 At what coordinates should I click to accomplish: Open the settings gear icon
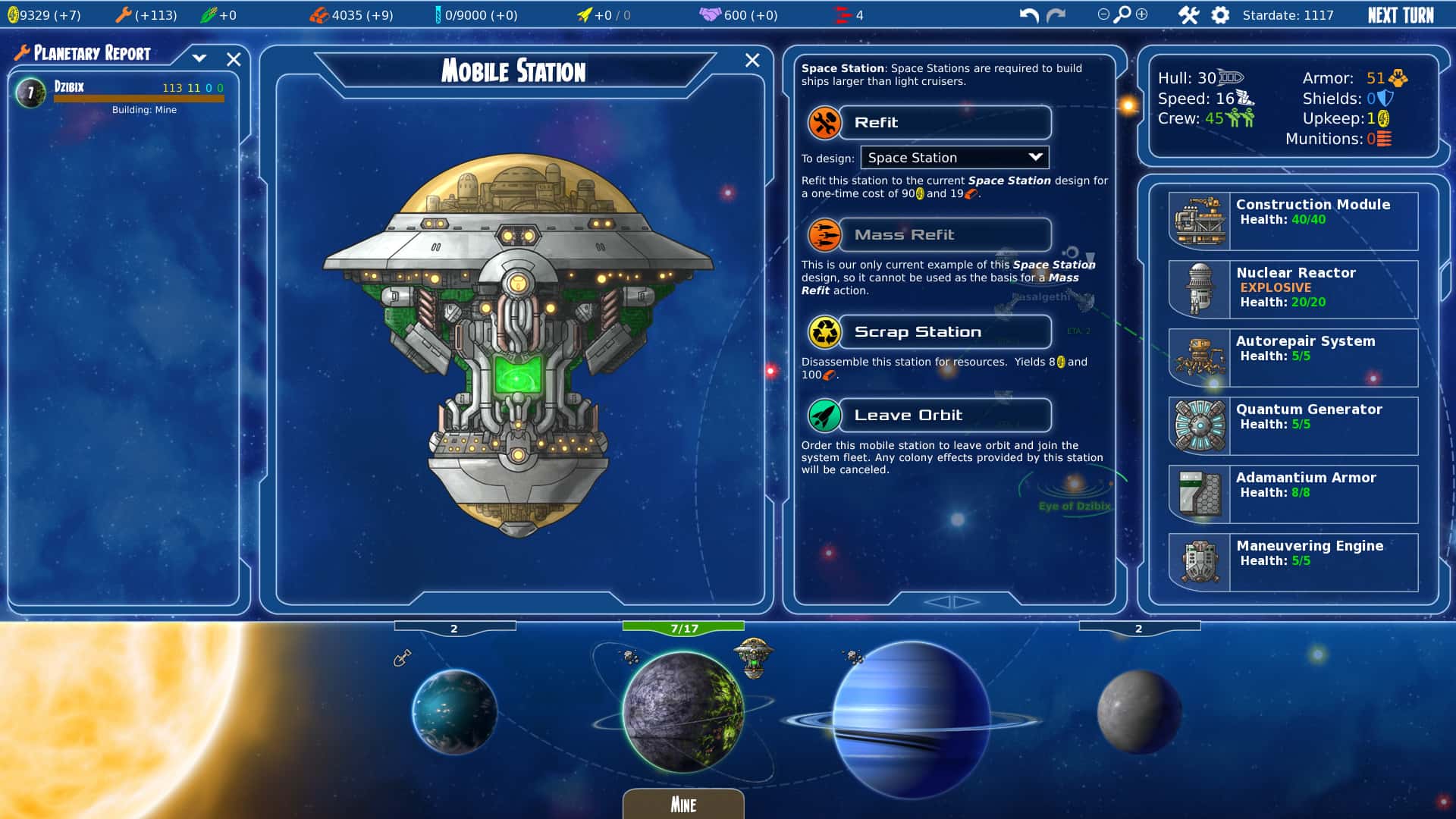tap(1220, 14)
